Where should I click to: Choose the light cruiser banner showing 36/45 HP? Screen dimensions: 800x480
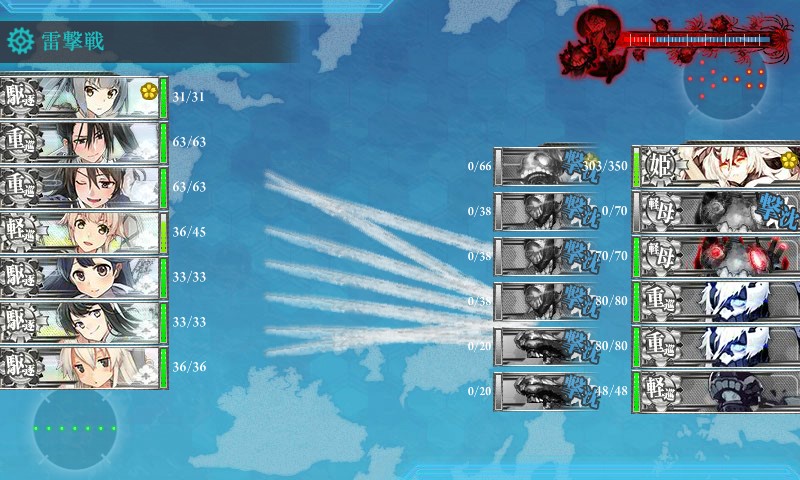click(x=80, y=232)
